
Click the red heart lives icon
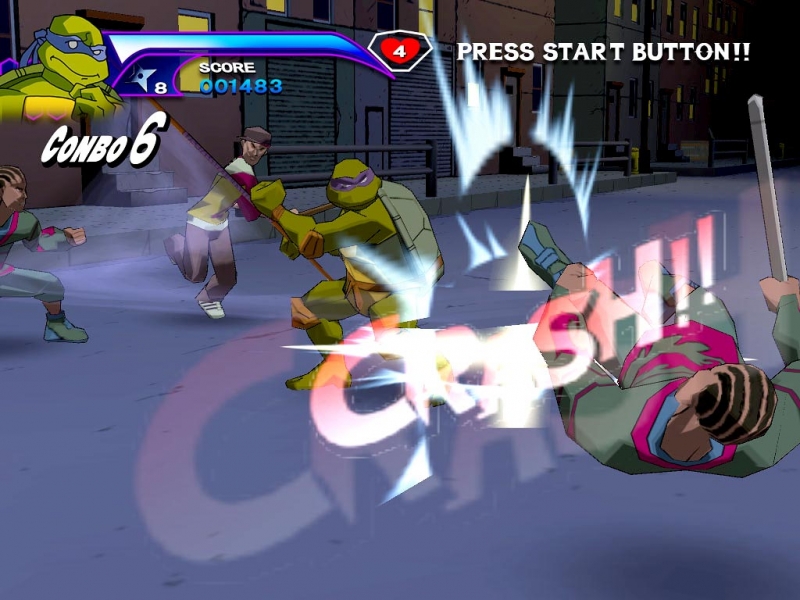tap(399, 49)
